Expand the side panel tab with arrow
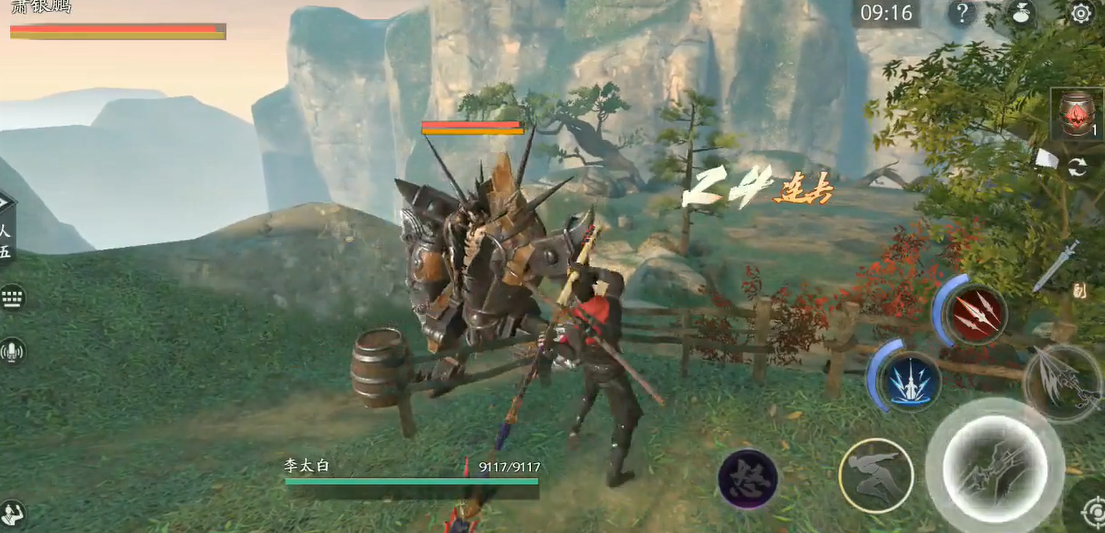The height and width of the screenshot is (533, 1105). click(x=6, y=204)
